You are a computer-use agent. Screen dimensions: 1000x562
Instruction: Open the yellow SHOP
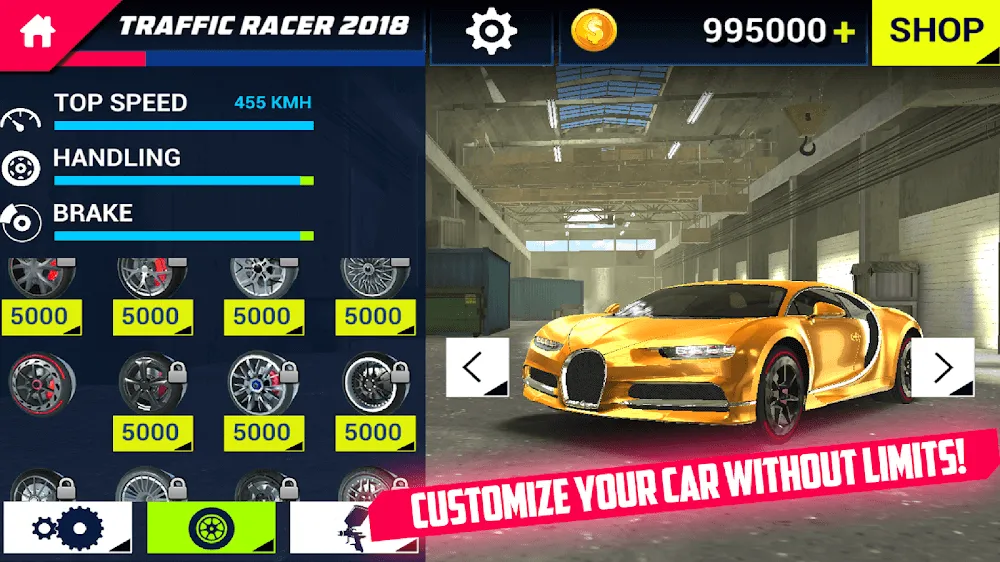[935, 32]
